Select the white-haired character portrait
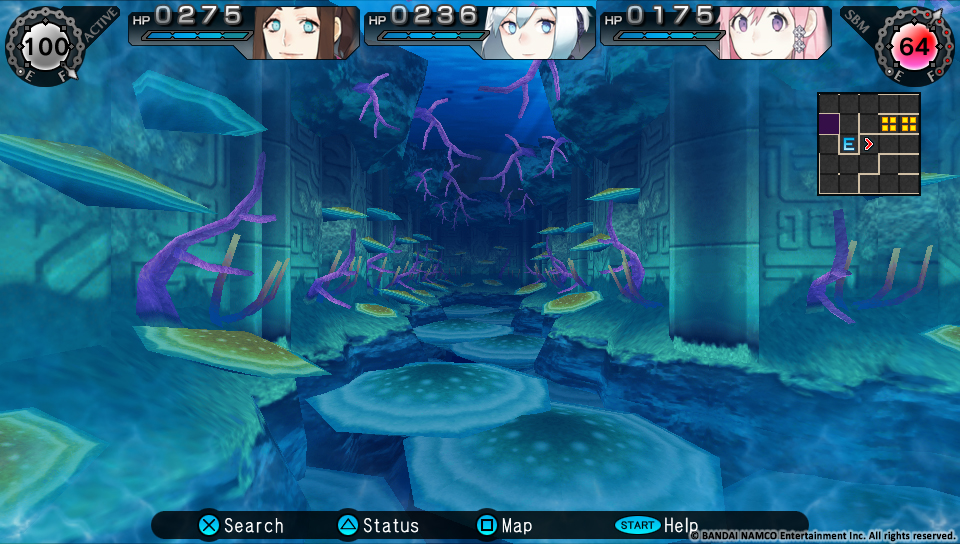 coord(538,32)
